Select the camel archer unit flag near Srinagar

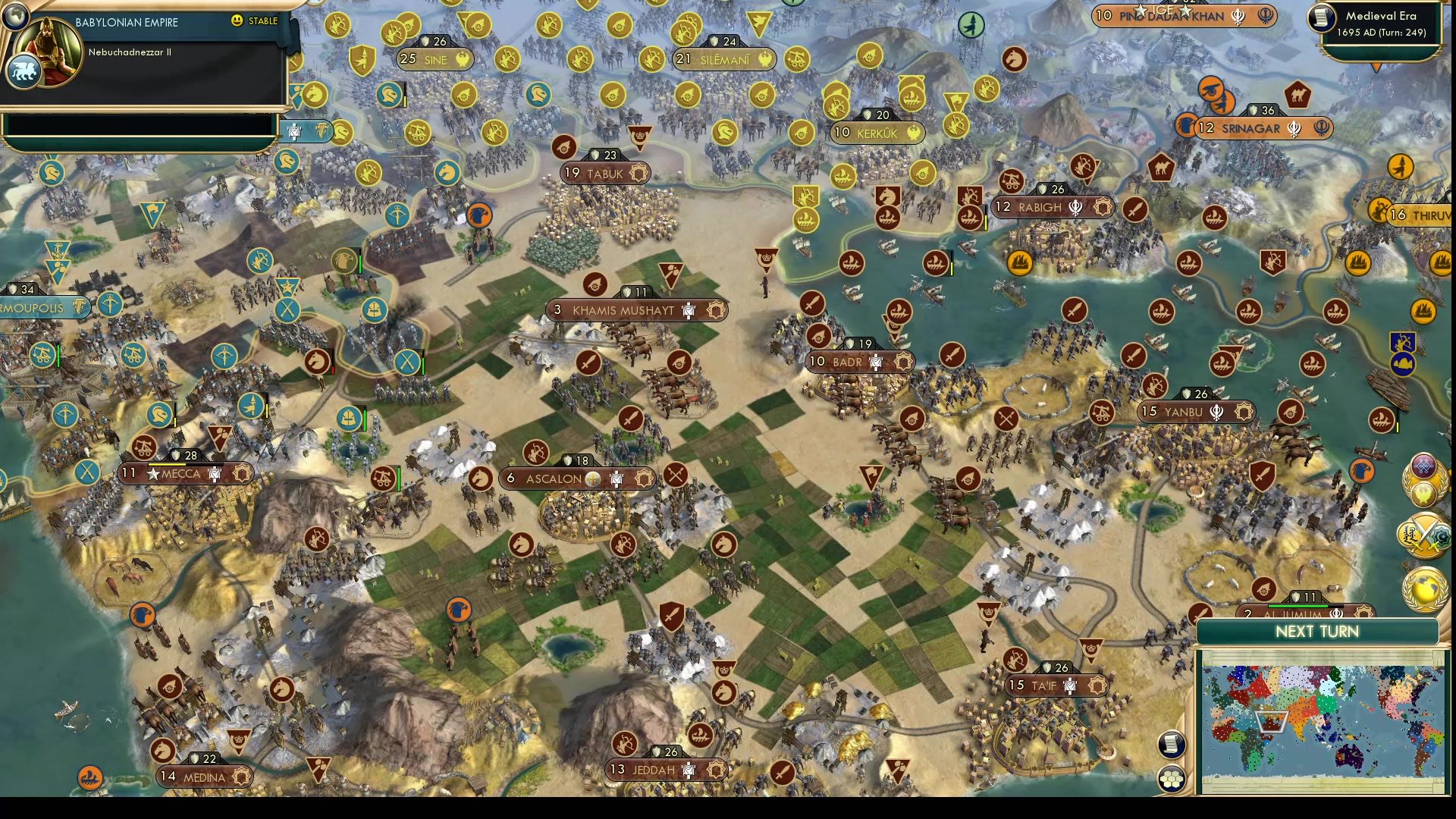[x=1297, y=93]
